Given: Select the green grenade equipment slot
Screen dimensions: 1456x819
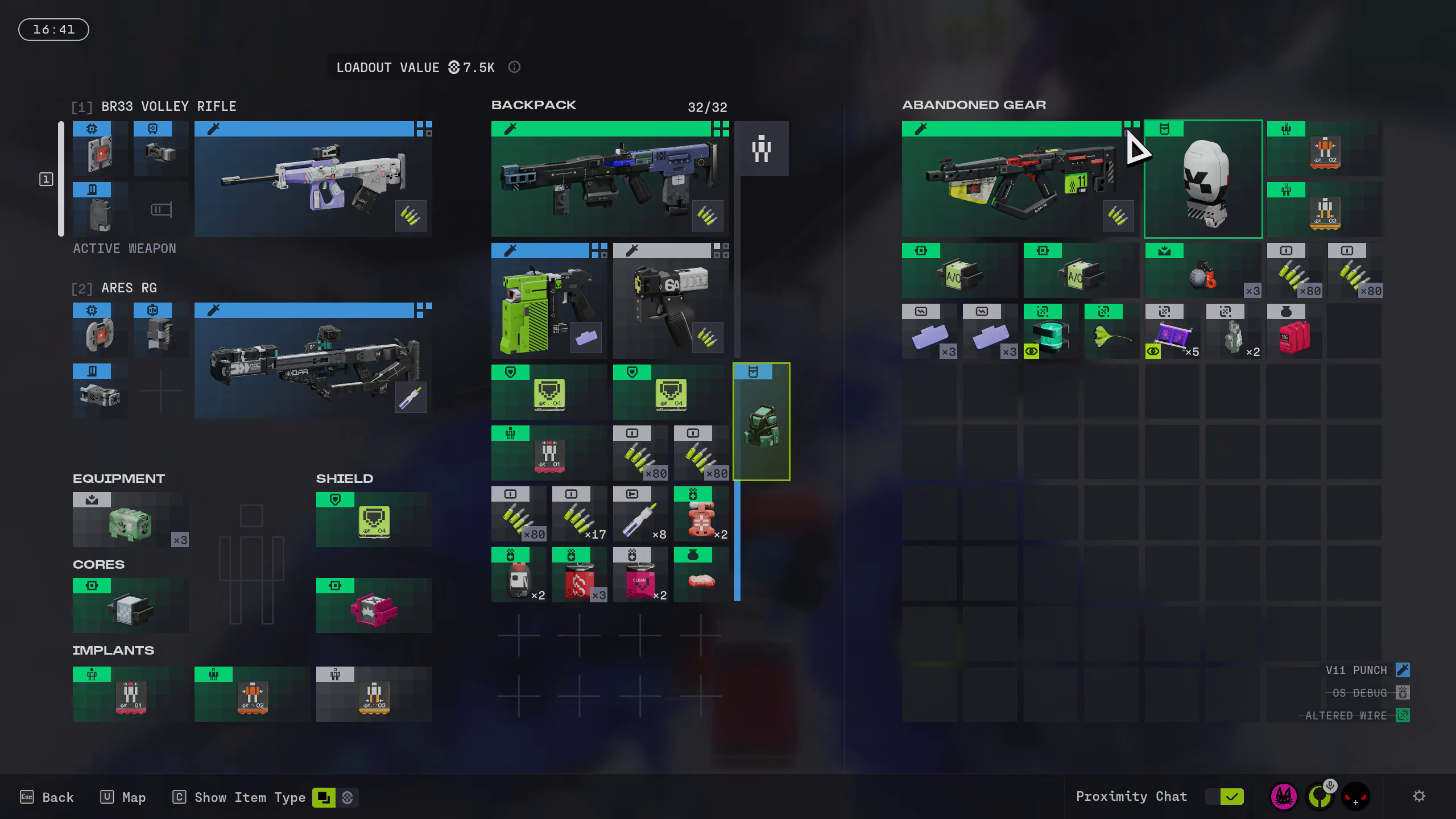Looking at the screenshot, I should [130, 519].
